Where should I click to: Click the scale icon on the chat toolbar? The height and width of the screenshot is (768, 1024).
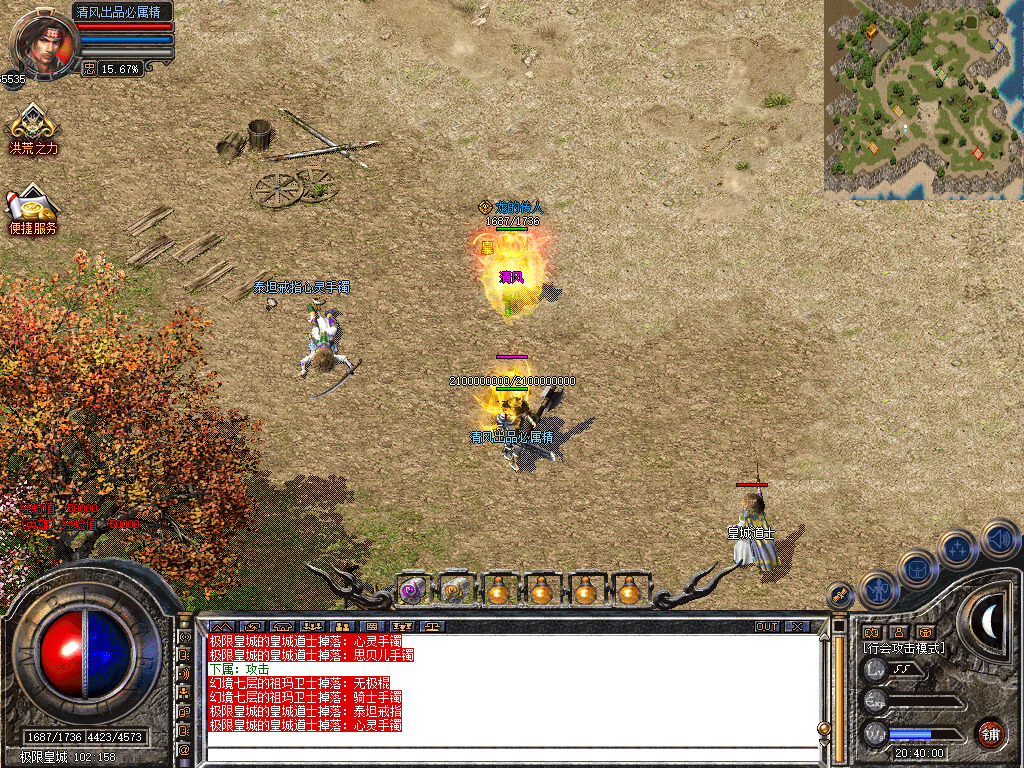tap(432, 626)
